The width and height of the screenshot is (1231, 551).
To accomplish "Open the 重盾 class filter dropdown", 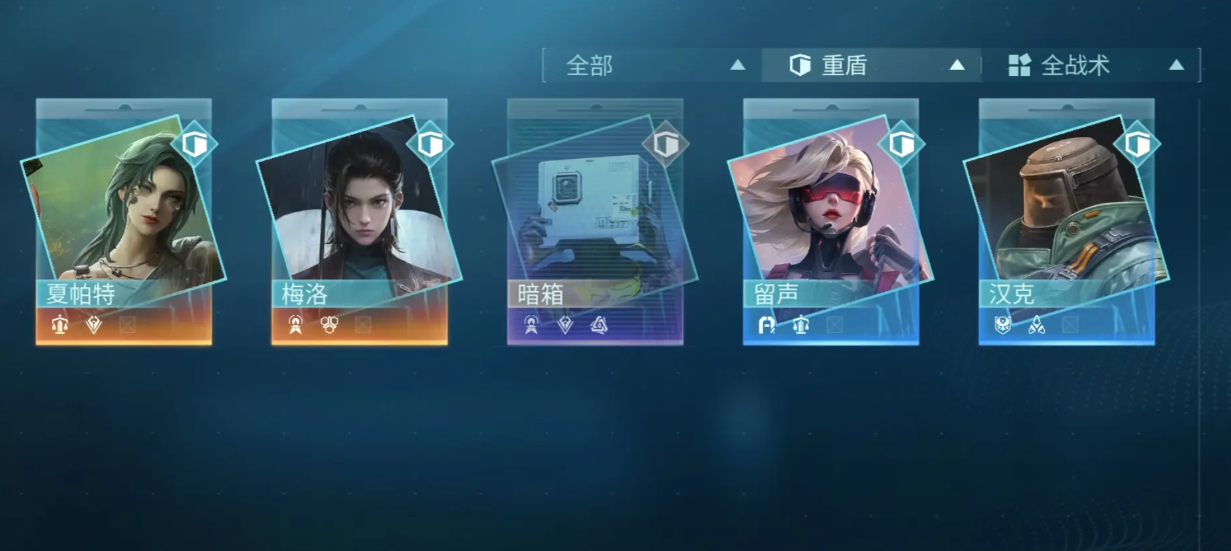I will click(x=872, y=66).
